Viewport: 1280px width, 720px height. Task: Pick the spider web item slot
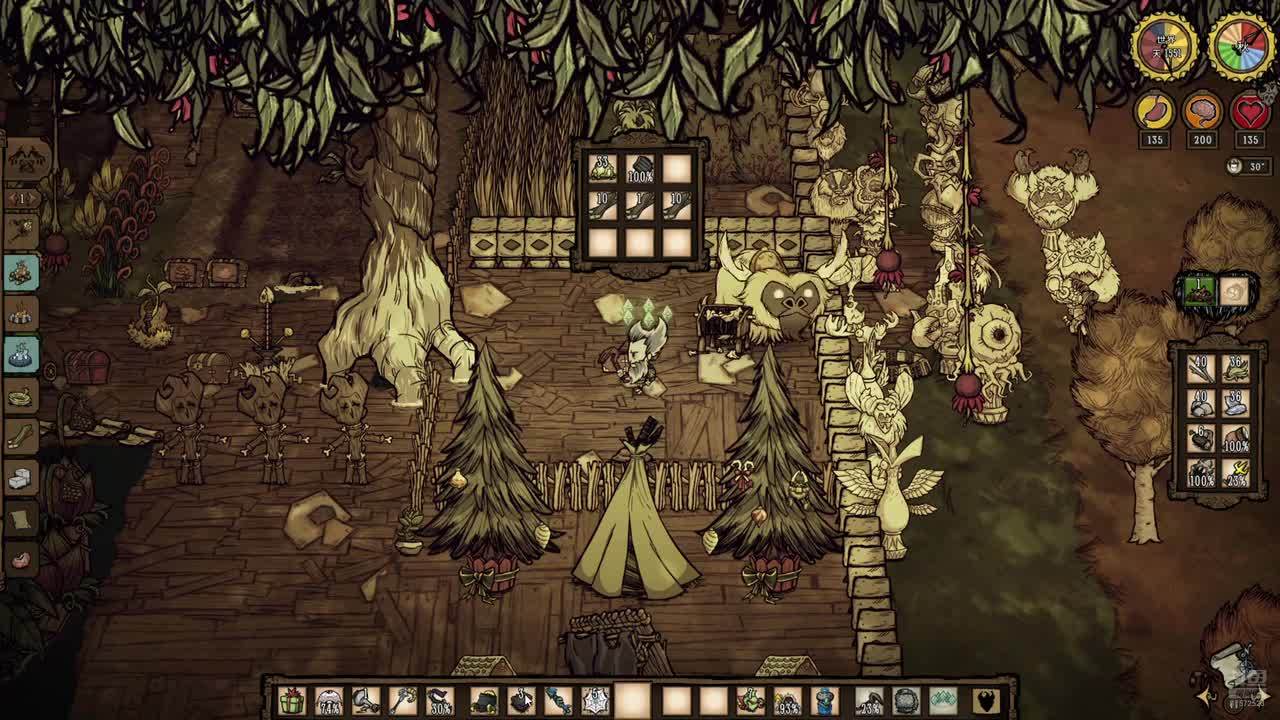pos(596,701)
